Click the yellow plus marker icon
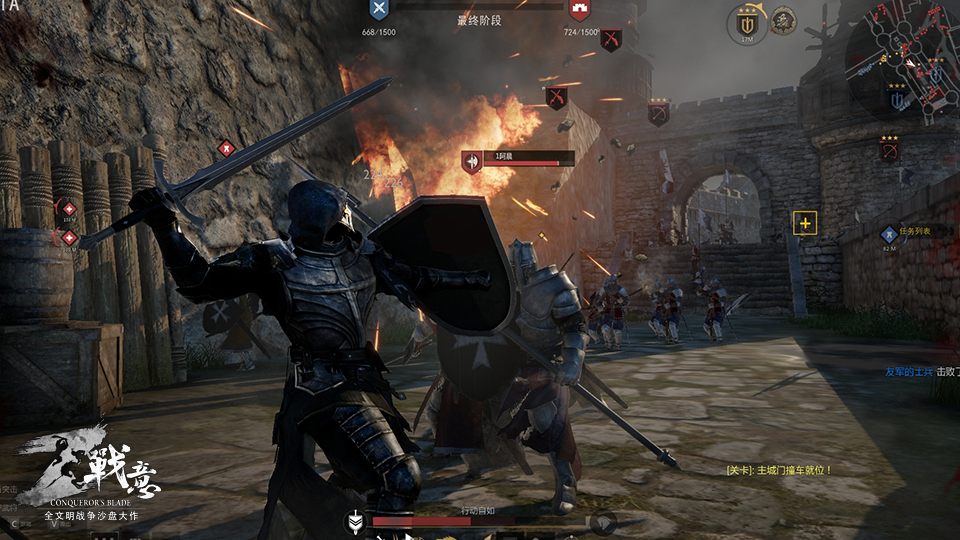 click(x=805, y=223)
